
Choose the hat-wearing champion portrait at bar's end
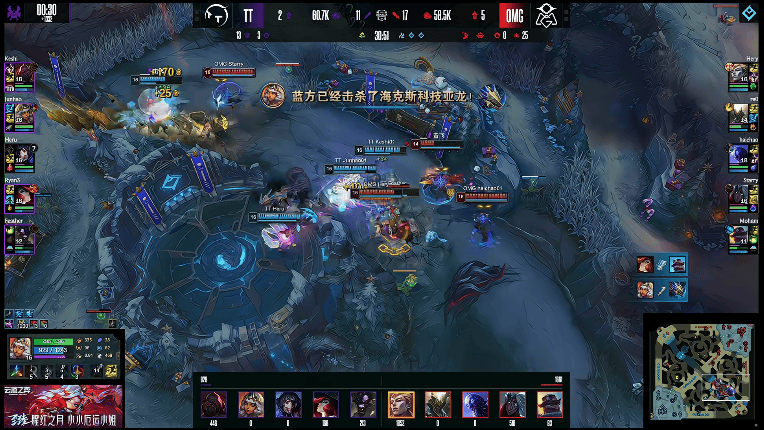coord(549,403)
